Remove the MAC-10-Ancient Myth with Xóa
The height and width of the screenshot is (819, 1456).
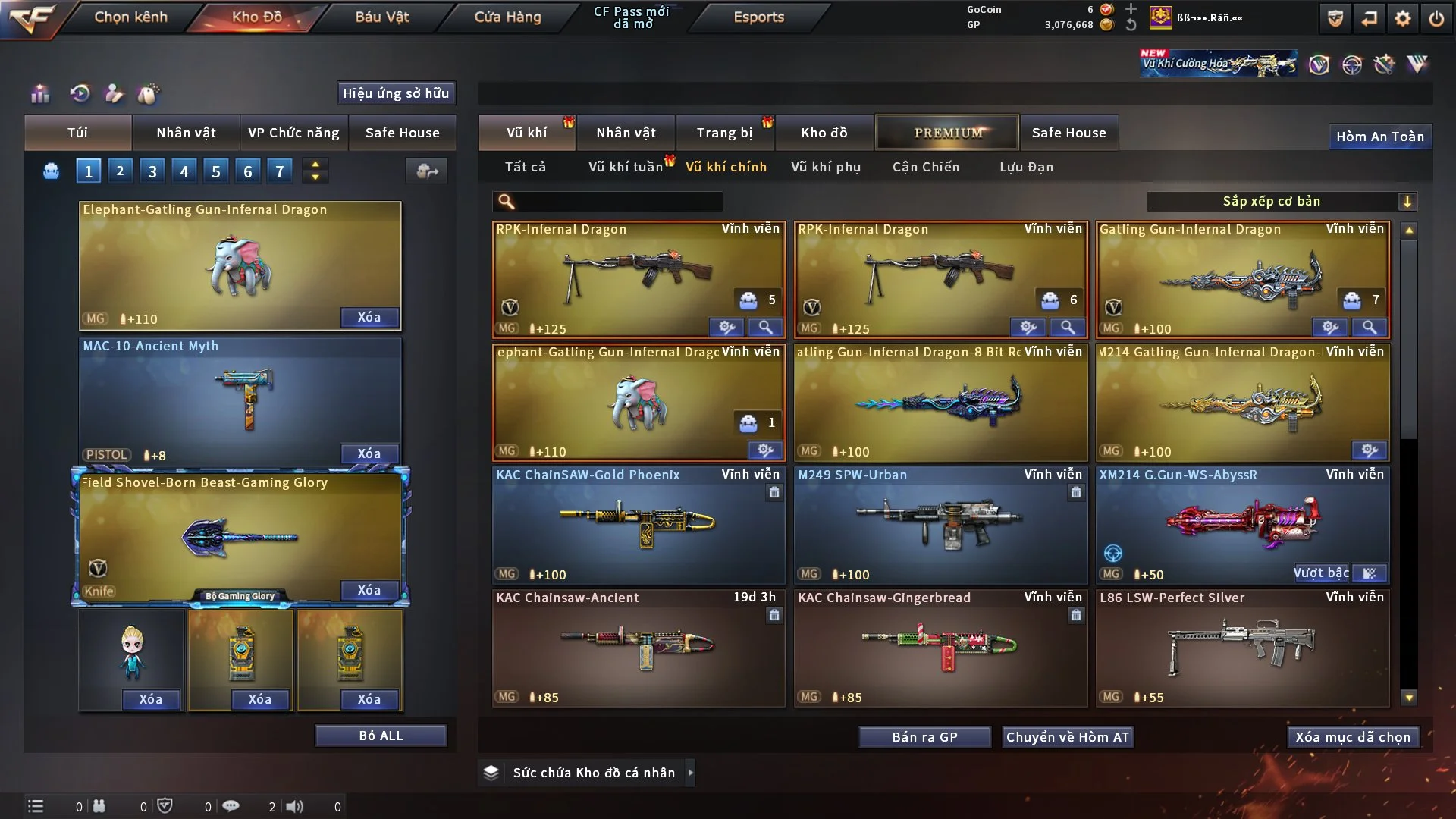369,453
